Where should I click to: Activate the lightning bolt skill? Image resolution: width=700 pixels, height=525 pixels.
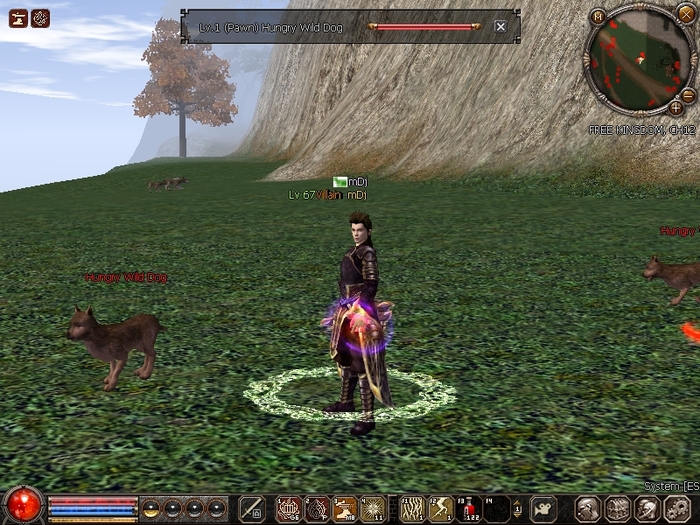[441, 508]
